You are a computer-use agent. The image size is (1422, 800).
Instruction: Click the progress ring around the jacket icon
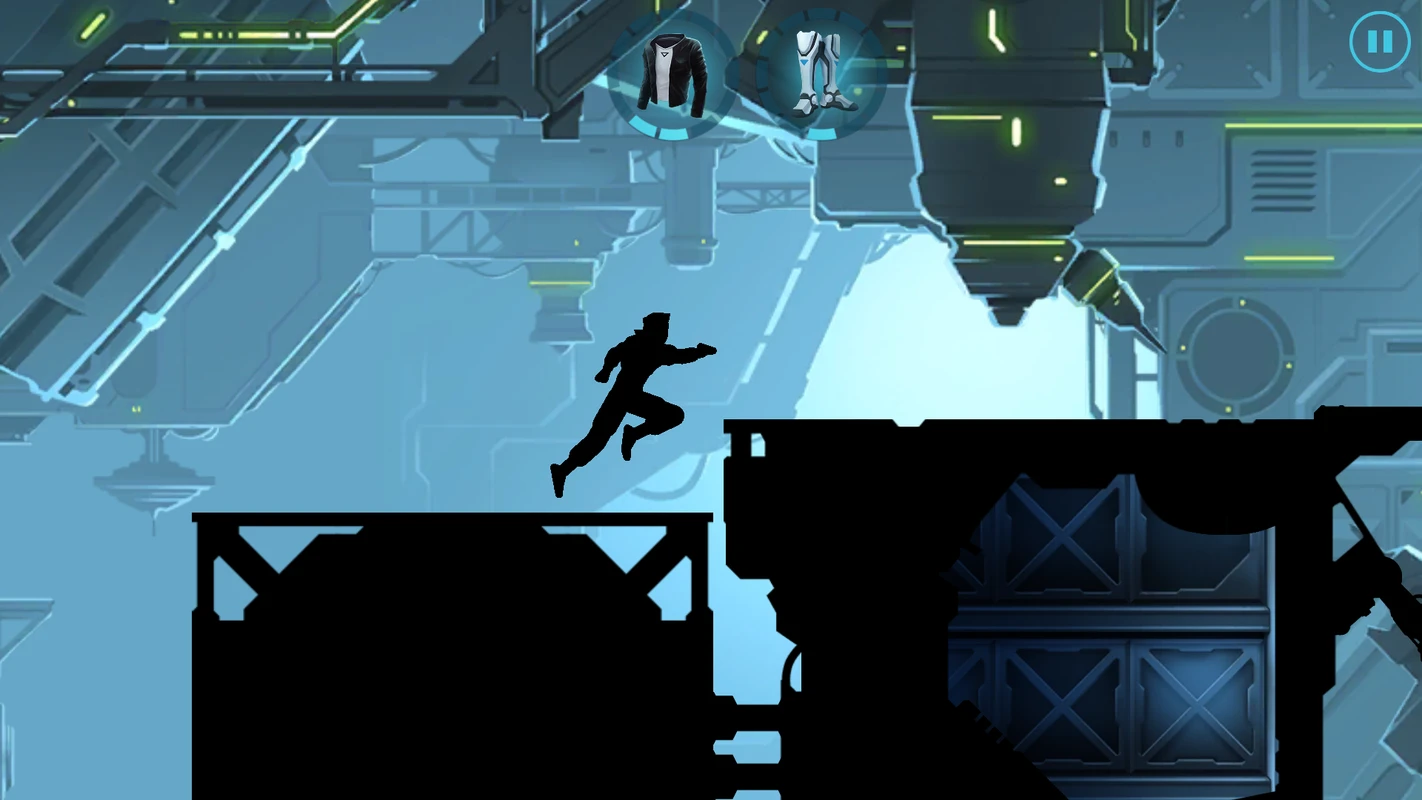point(671,131)
